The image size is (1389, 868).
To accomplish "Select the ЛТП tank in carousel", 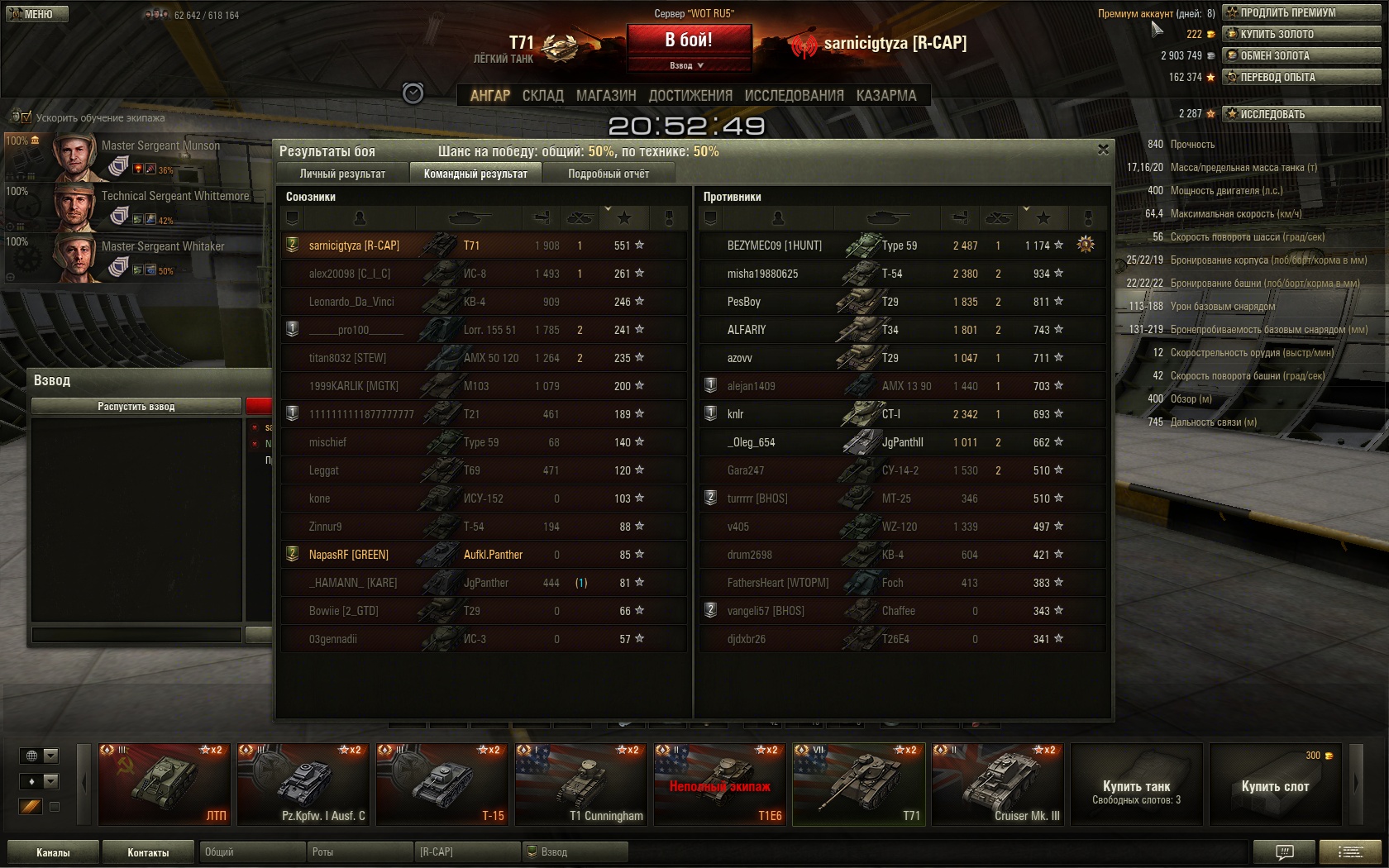I will click(x=164, y=784).
